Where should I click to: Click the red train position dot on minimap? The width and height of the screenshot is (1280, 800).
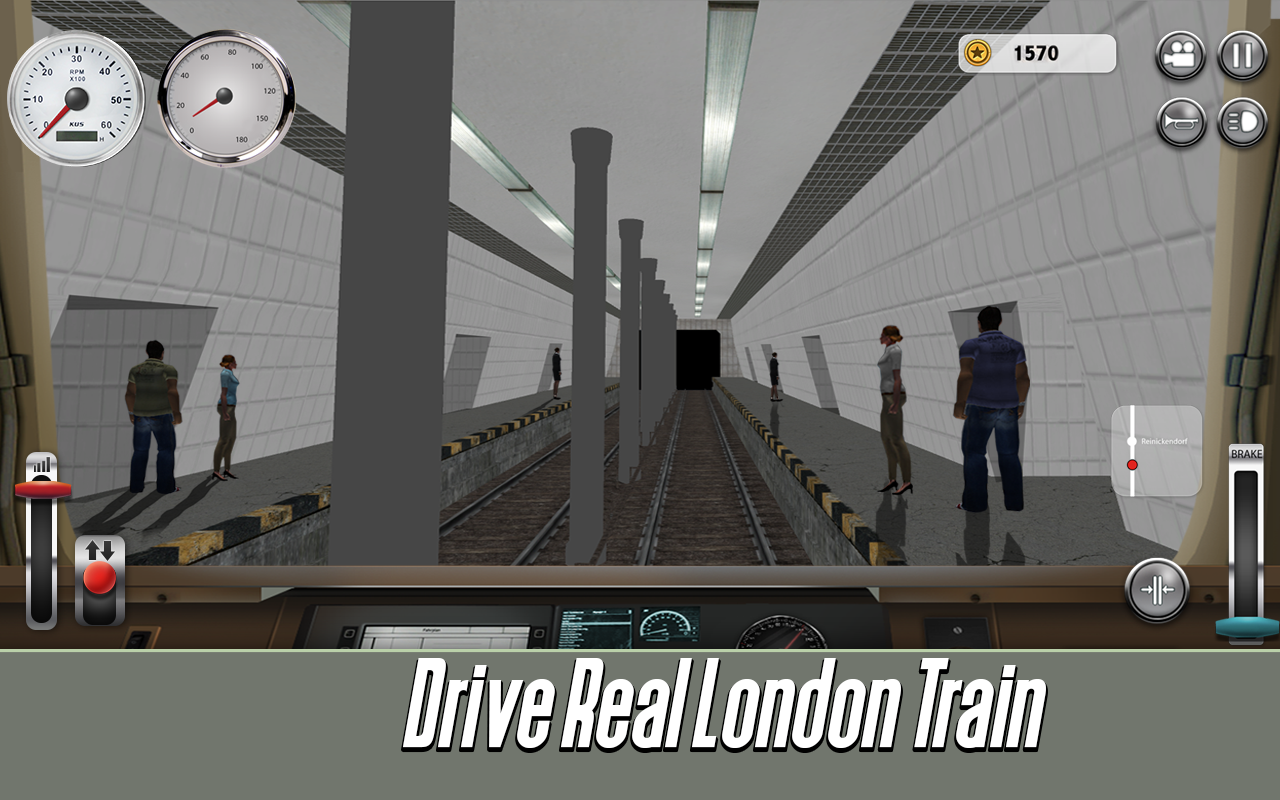click(1131, 464)
